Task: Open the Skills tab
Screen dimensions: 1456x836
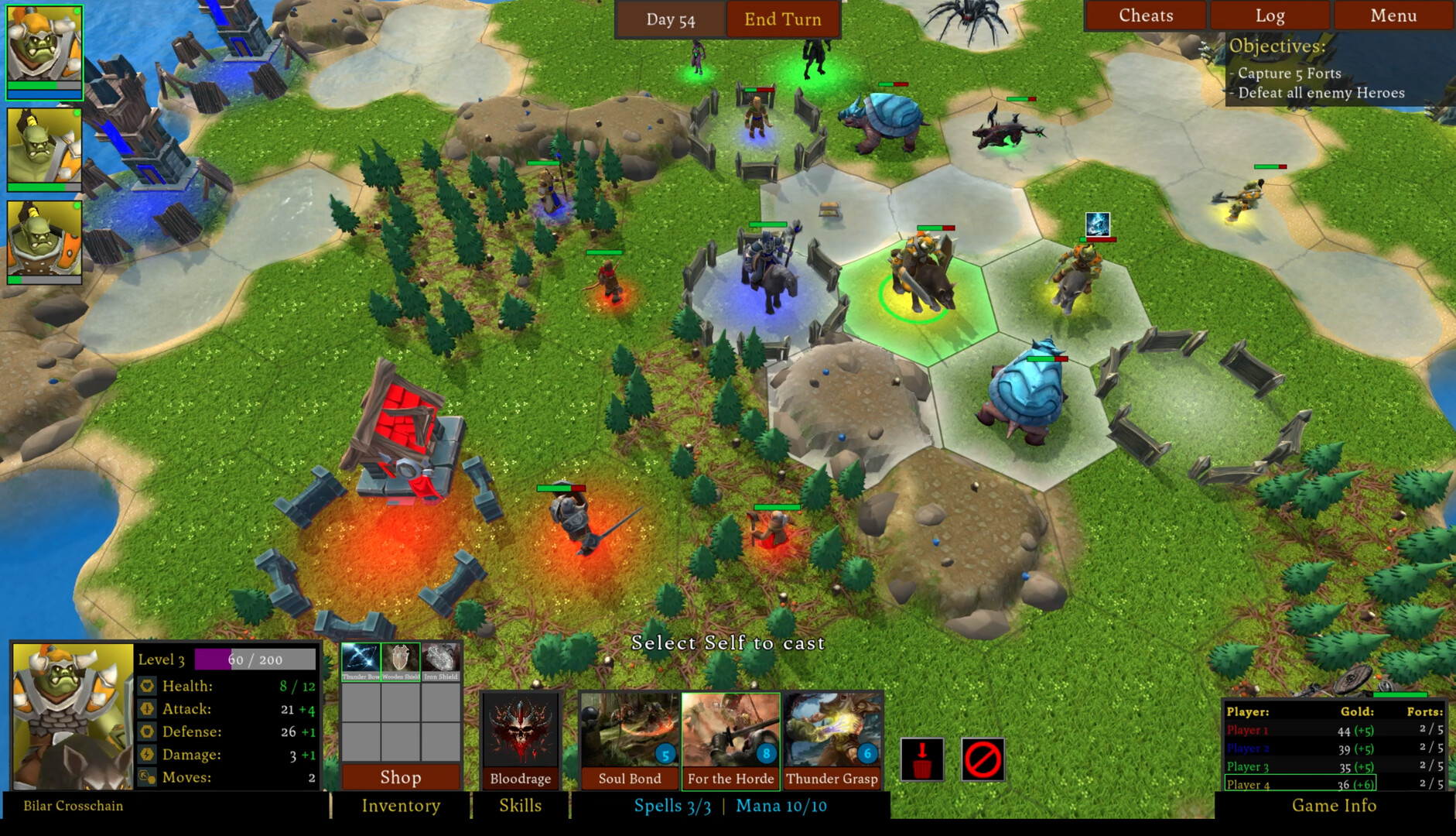Action: (520, 806)
